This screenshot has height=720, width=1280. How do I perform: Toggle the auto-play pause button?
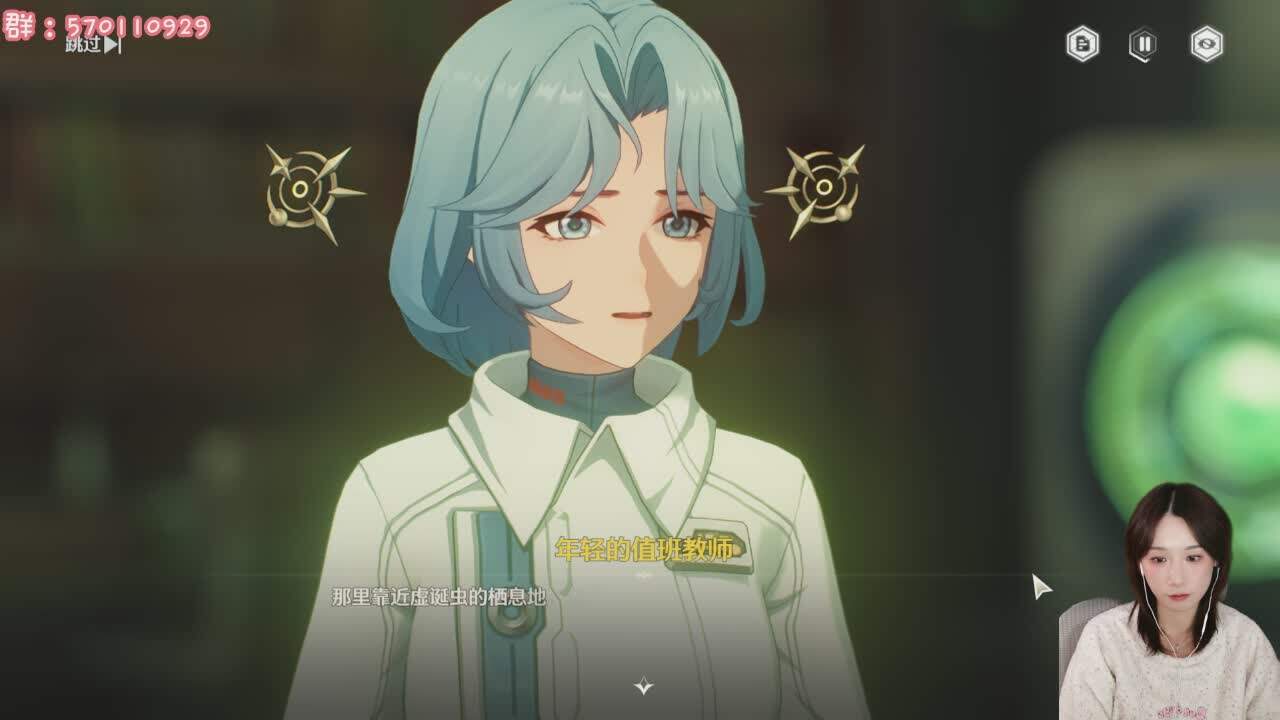[x=1143, y=44]
